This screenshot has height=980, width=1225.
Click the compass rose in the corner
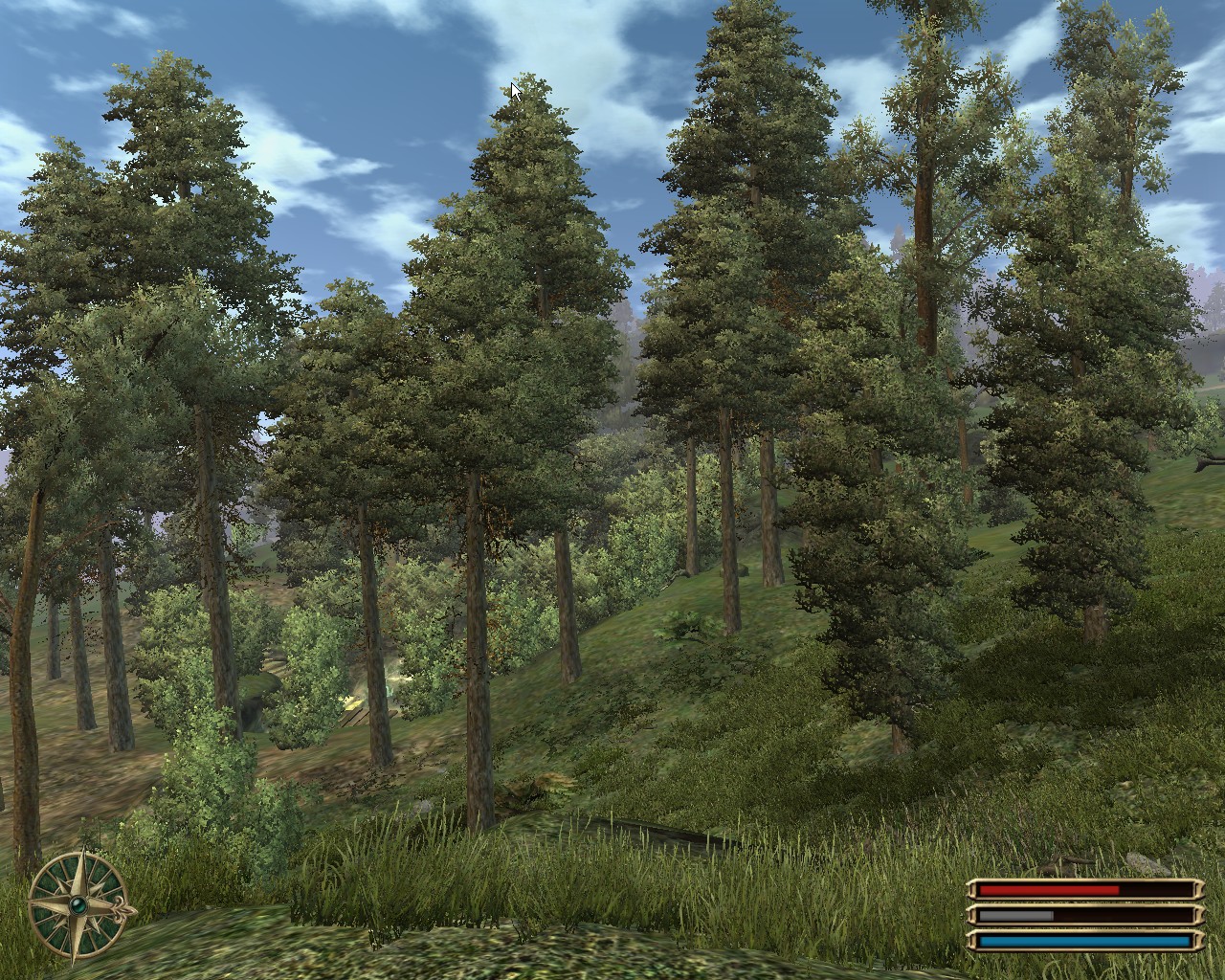78,904
